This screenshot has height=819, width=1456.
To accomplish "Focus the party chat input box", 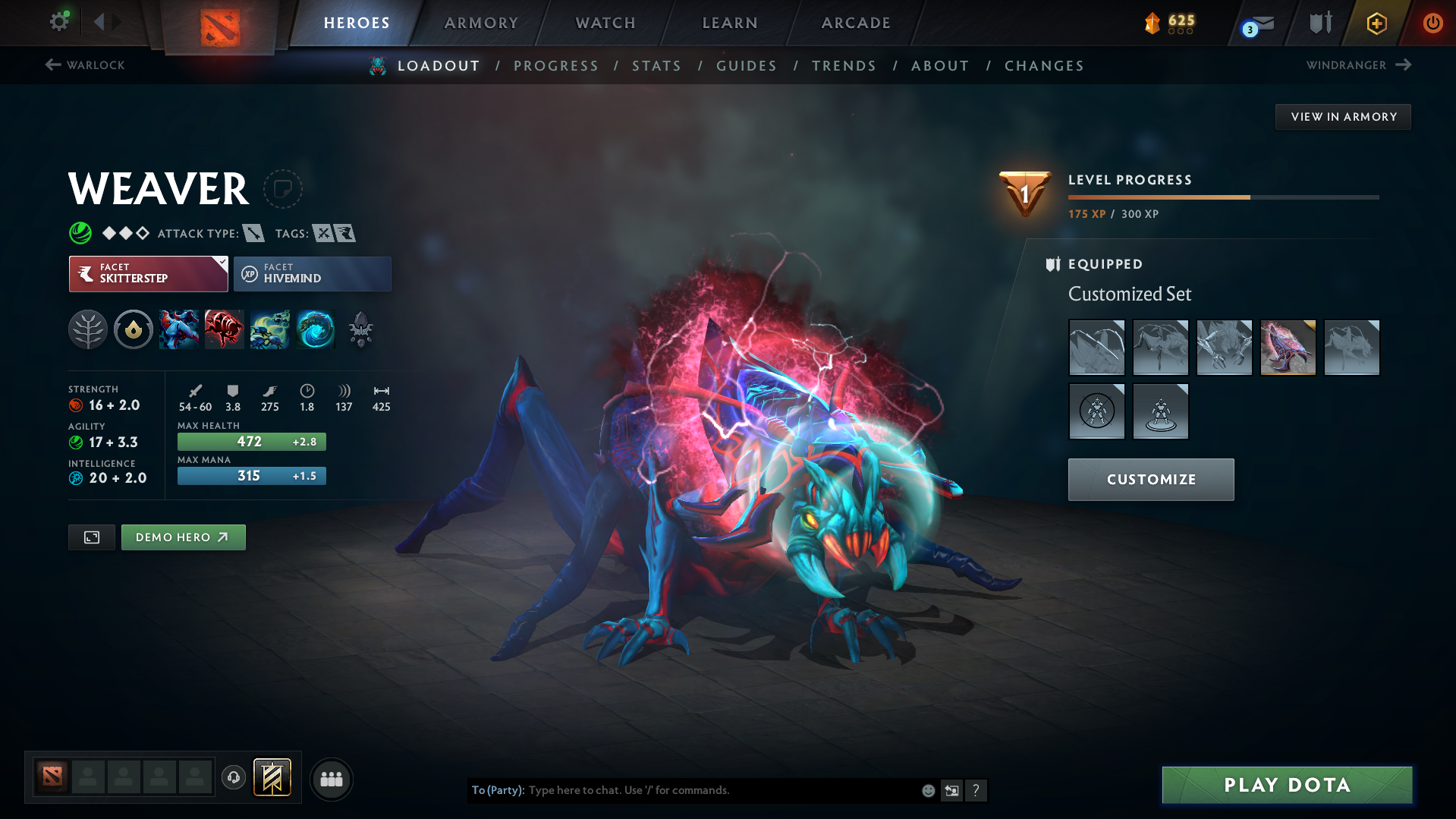I will tap(721, 790).
